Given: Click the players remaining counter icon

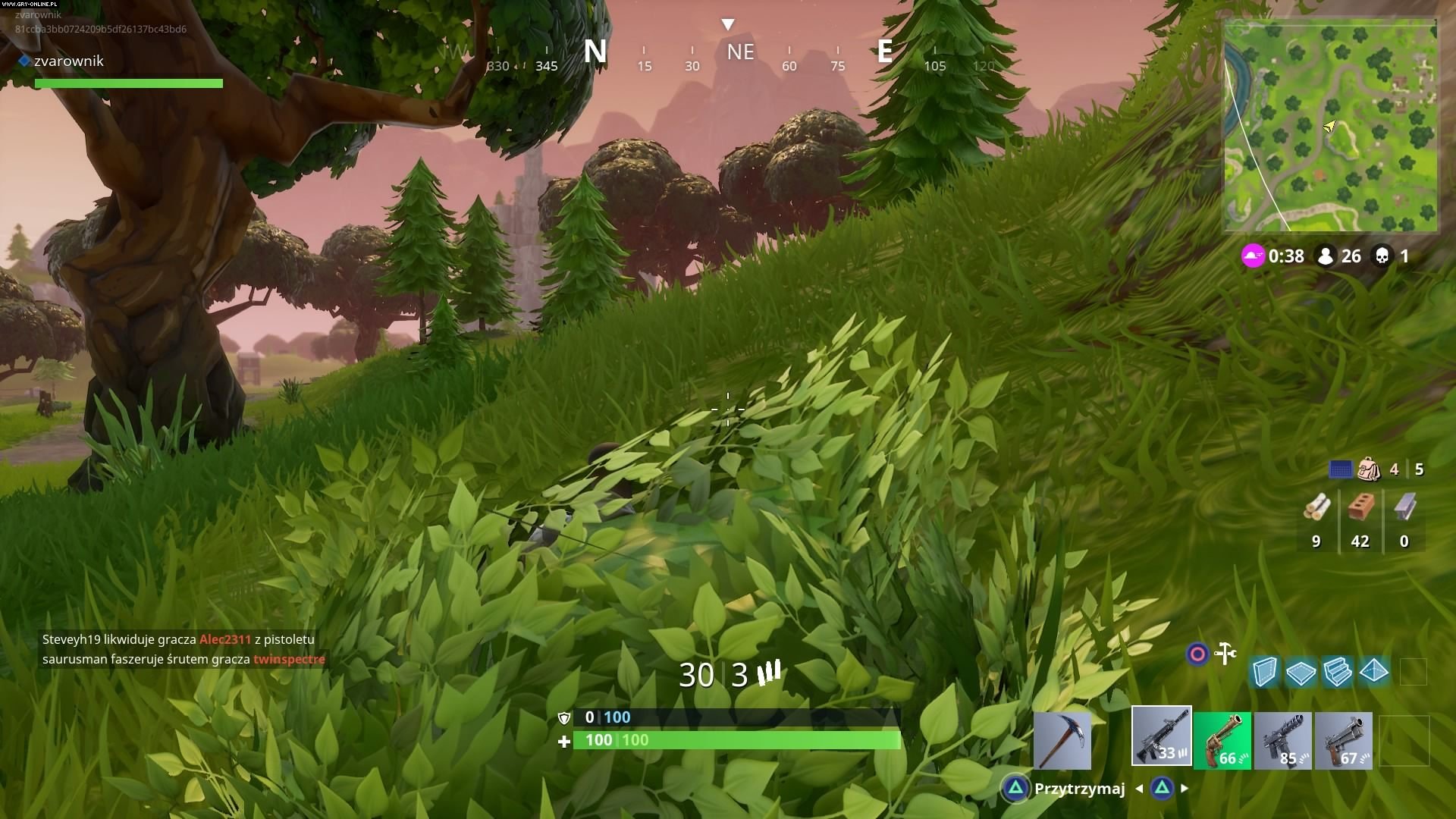Looking at the screenshot, I should [1326, 256].
